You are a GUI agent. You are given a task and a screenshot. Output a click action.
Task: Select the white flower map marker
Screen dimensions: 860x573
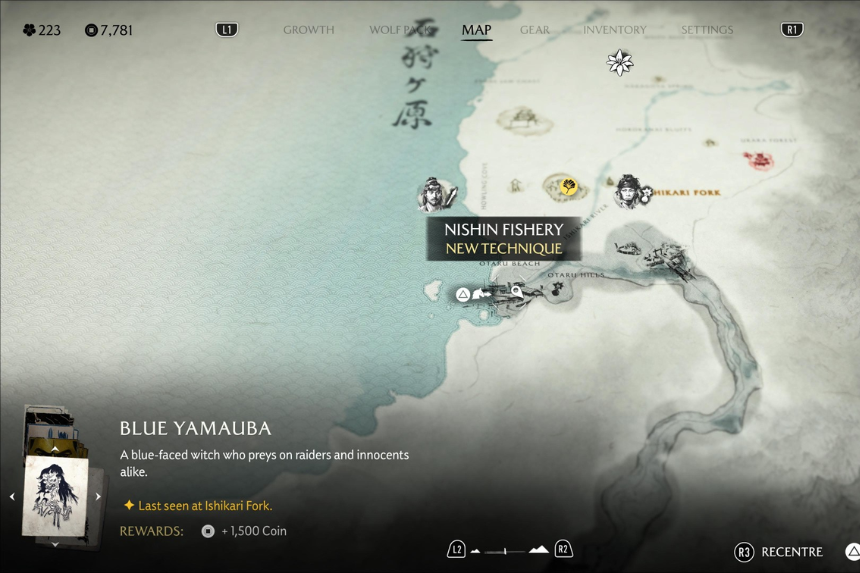pos(620,63)
